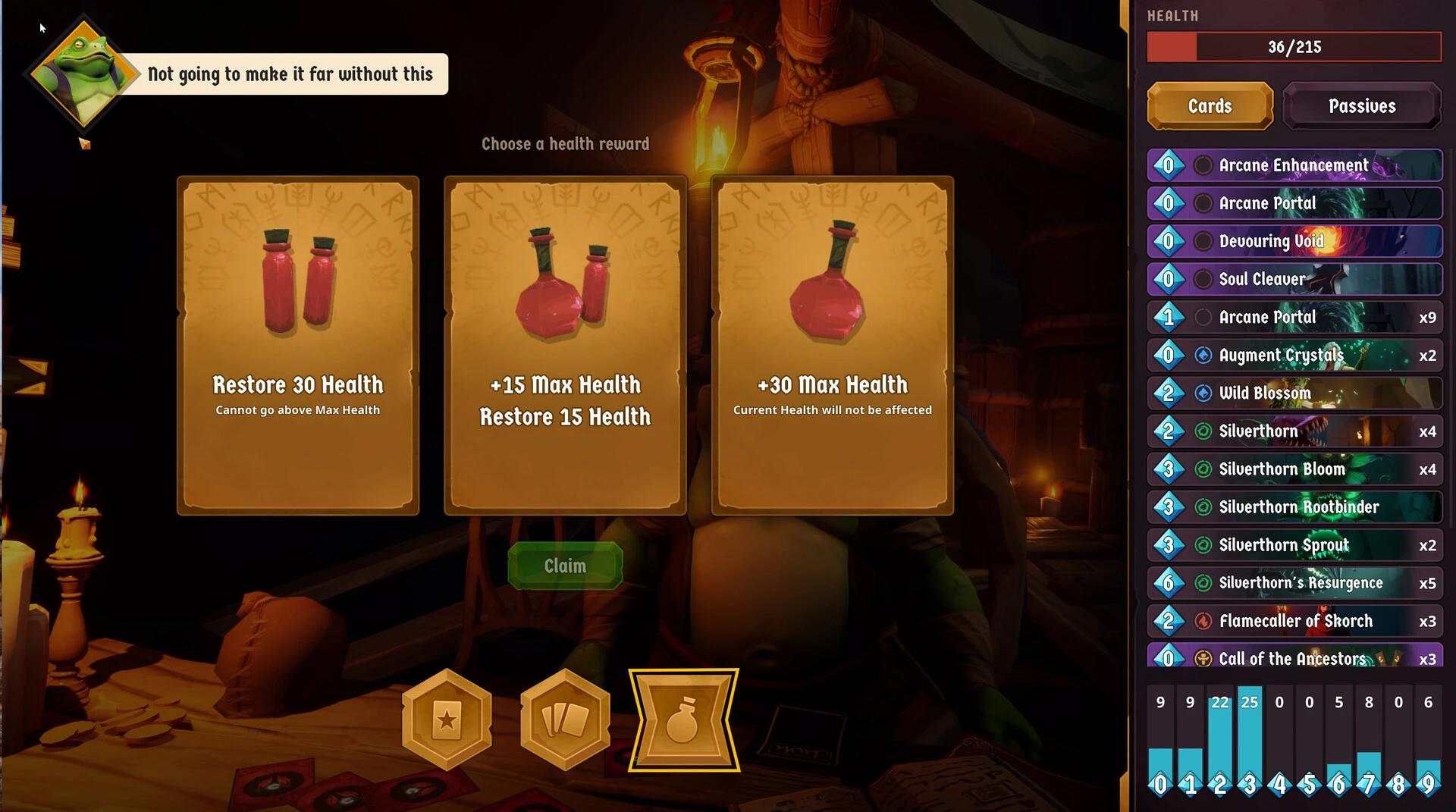
Task: Open the star card reward step
Action: [447, 720]
